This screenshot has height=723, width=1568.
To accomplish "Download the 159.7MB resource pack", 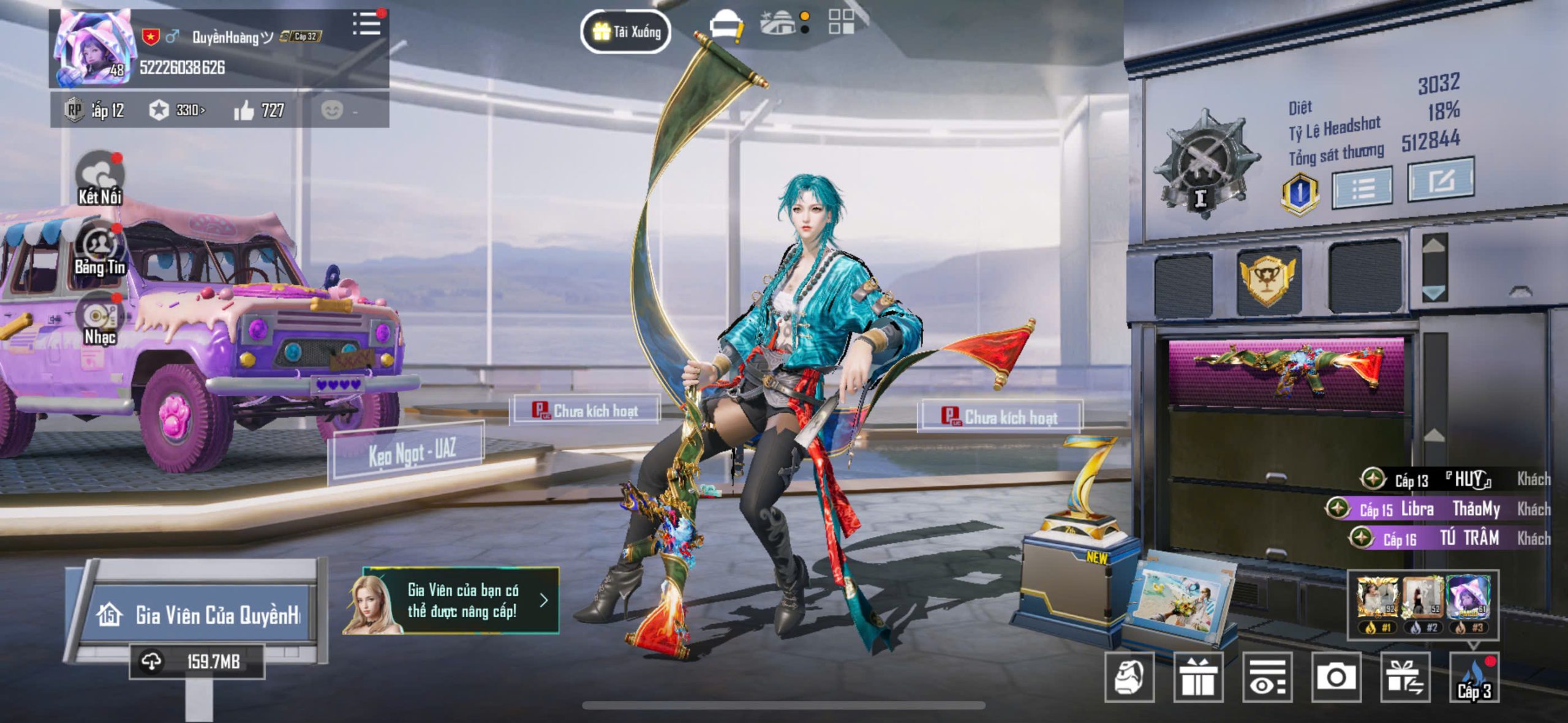I will 197,662.
